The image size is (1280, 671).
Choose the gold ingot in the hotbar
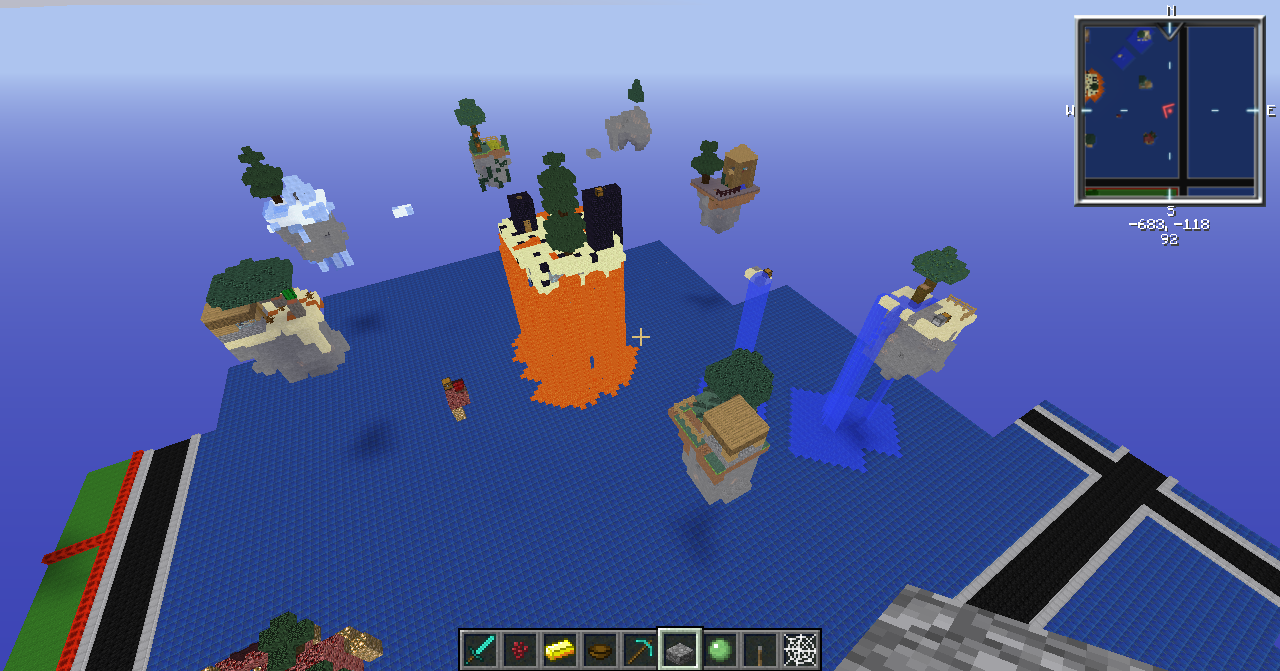point(560,650)
